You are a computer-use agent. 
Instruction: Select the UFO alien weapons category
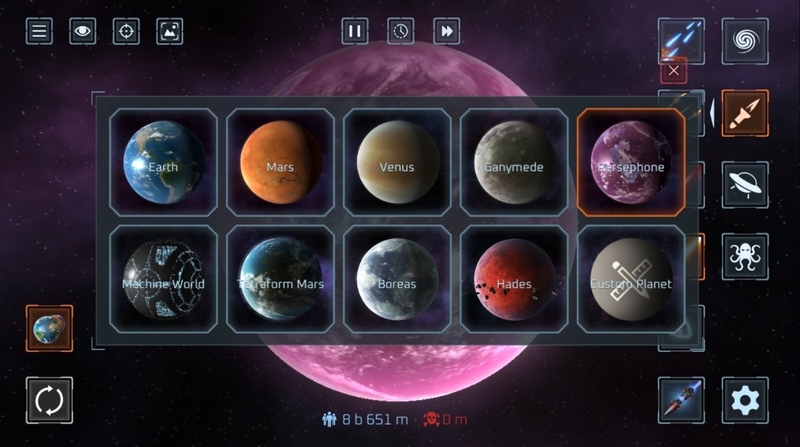(x=745, y=185)
